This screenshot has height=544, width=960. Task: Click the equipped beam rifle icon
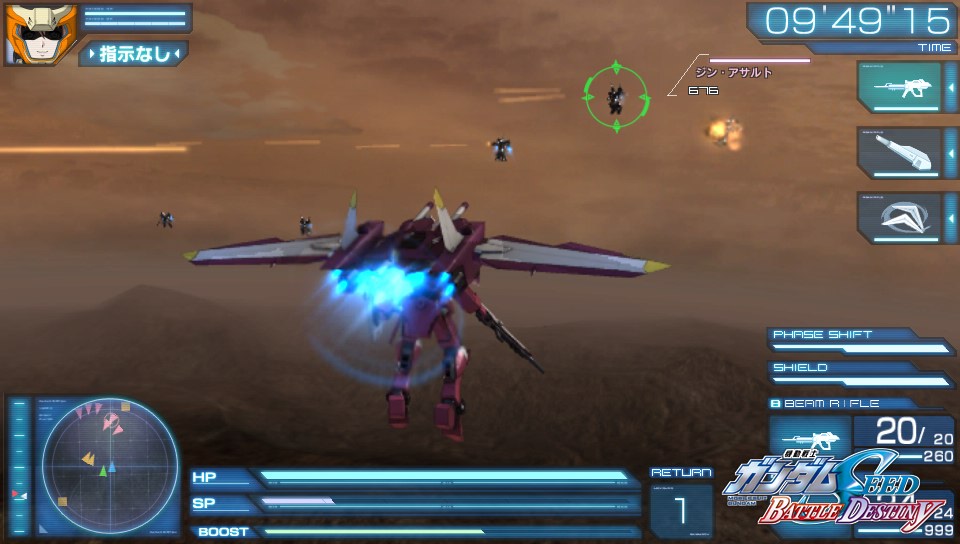[809, 441]
